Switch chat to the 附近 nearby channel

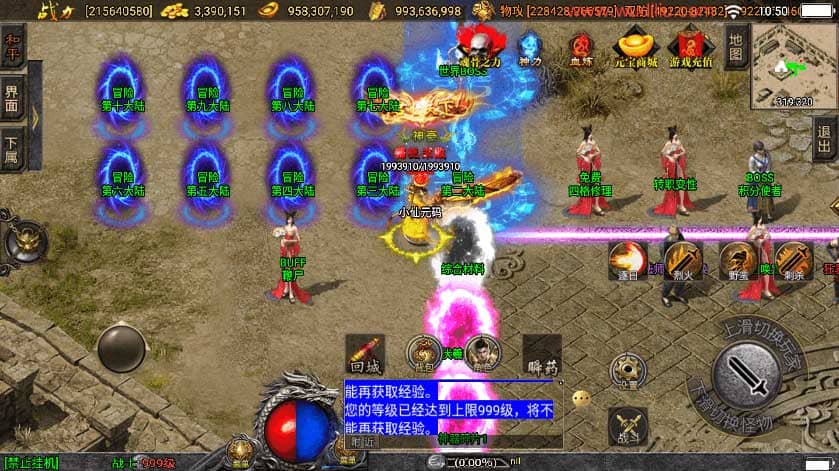click(360, 440)
